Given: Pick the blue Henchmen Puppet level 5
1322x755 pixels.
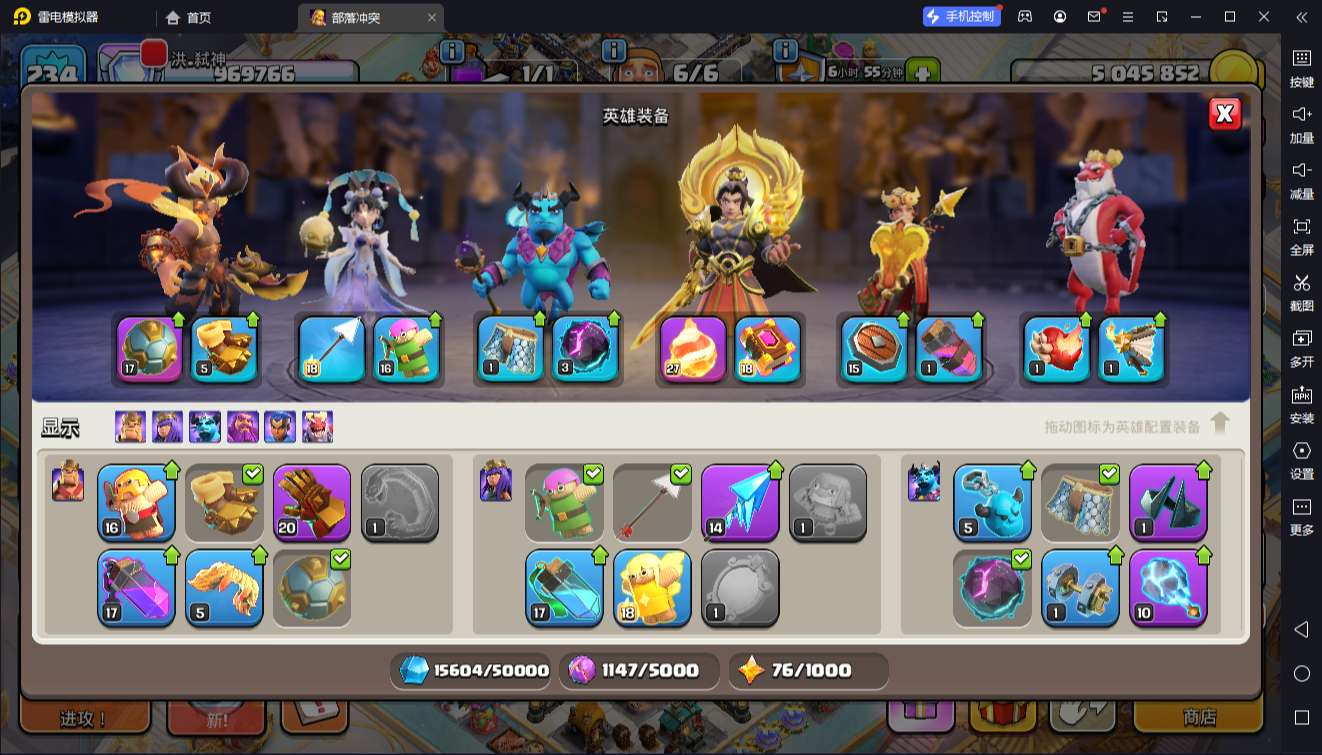Looking at the screenshot, I should (x=992, y=502).
